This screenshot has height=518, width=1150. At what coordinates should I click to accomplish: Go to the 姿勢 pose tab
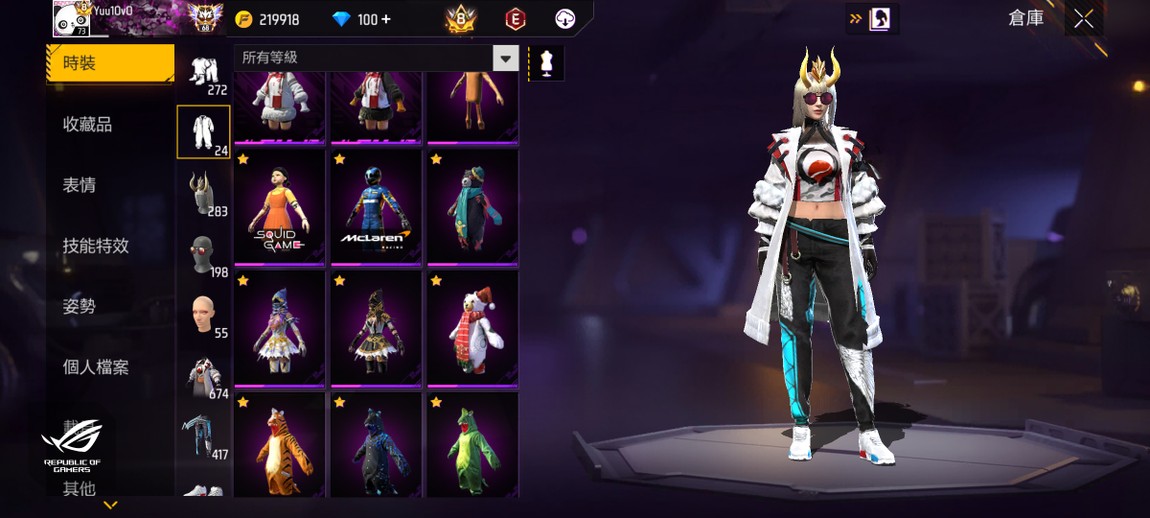[x=80, y=307]
